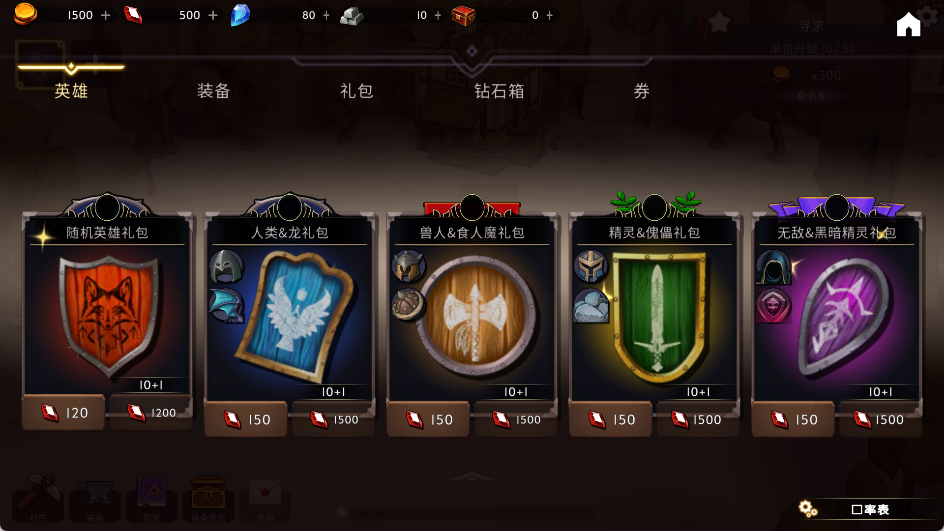Add blue diamonds with plus button
Screen dimensions: 944x531
click(x=326, y=15)
